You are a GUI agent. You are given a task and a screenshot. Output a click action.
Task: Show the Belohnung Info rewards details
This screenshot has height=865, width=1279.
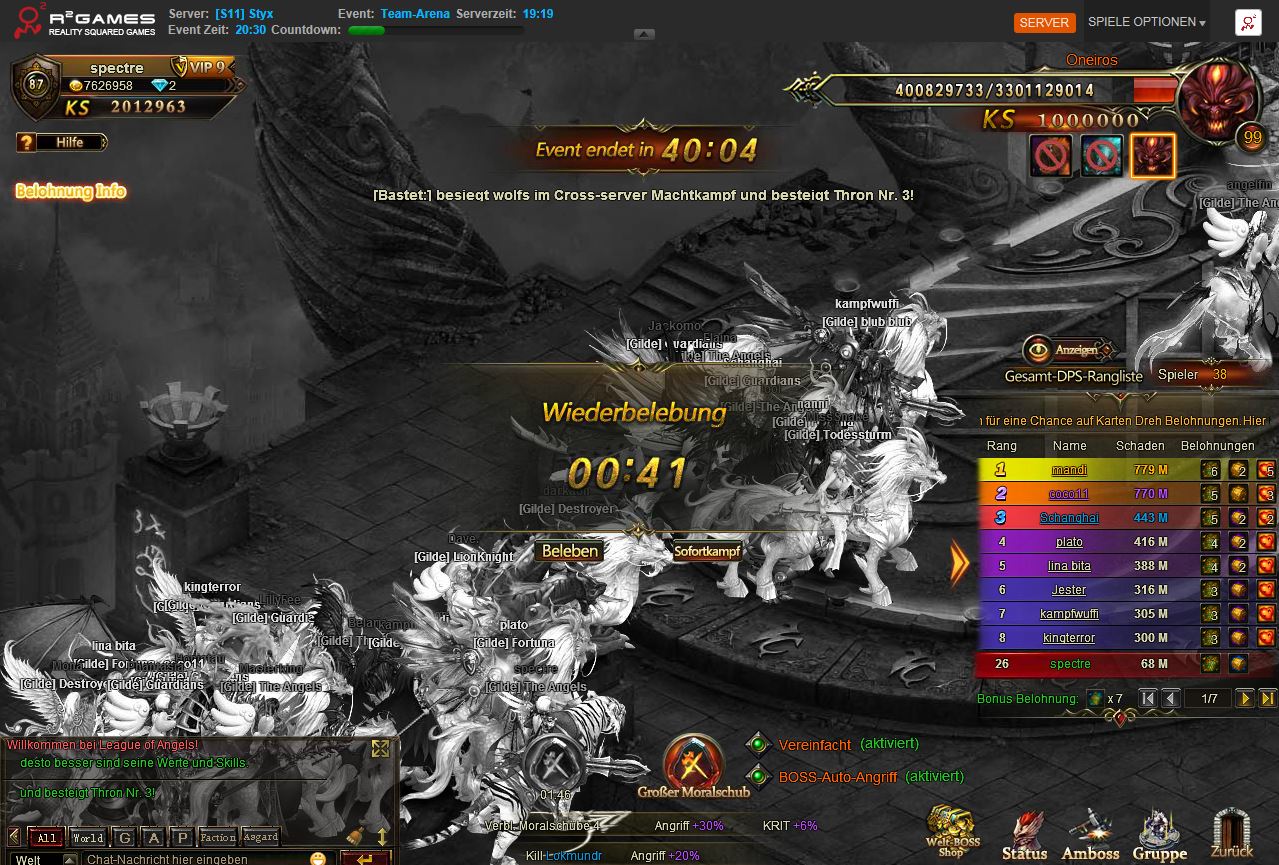pyautogui.click(x=71, y=191)
